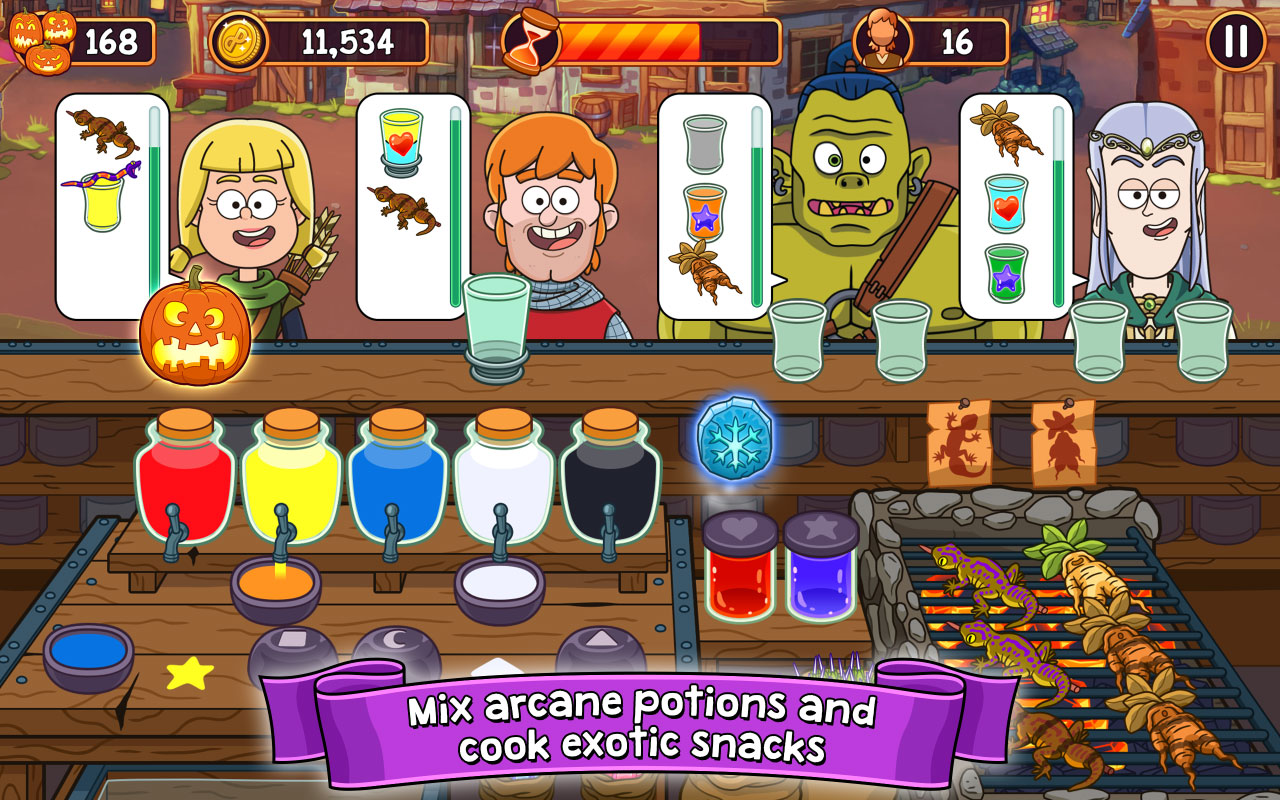Screen dimensions: 1280x800
Task: Click the lizard recipe poster
Action: [x=958, y=442]
